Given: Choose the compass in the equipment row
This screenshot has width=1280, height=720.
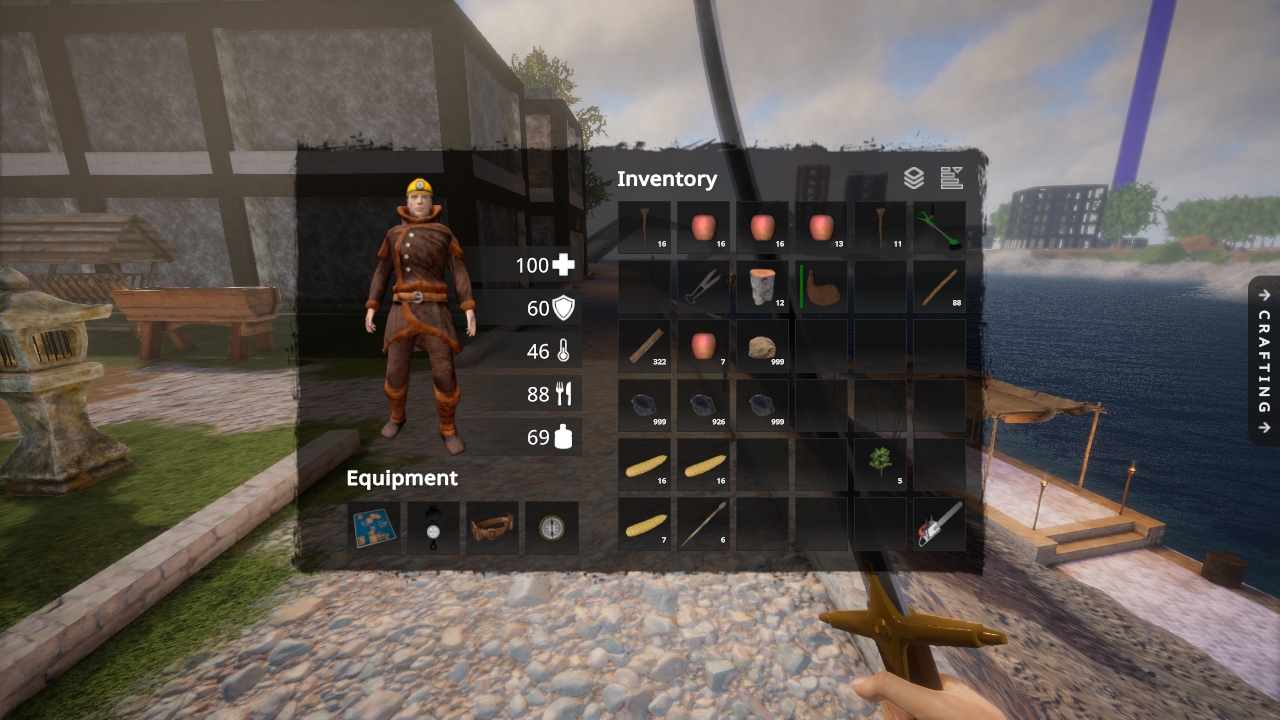Looking at the screenshot, I should tap(551, 527).
